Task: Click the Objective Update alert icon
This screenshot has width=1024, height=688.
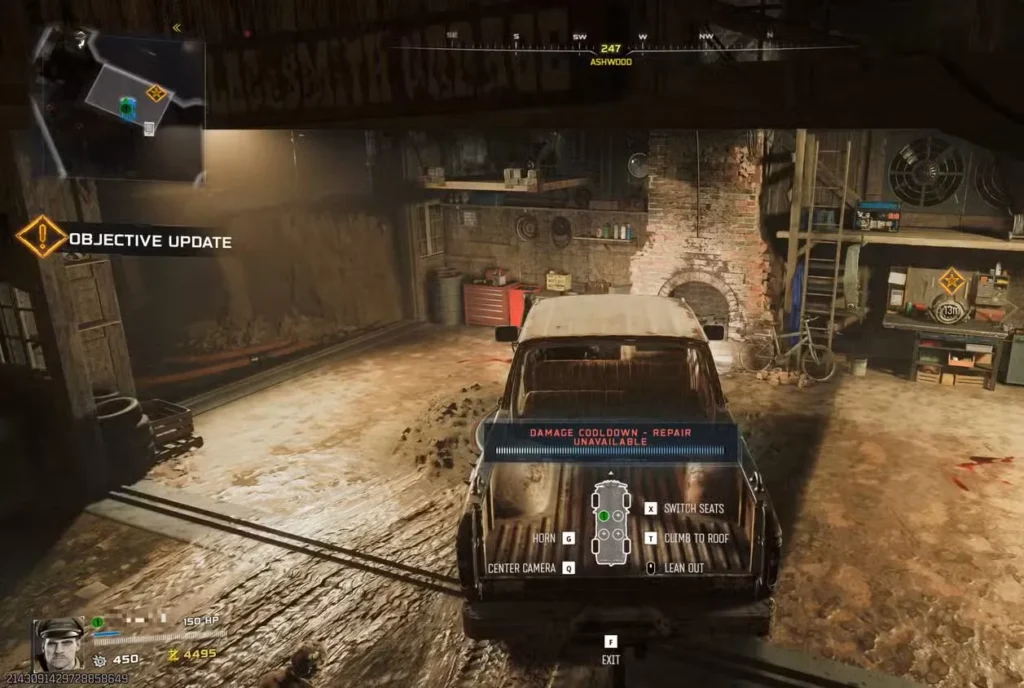Action: pyautogui.click(x=42, y=238)
